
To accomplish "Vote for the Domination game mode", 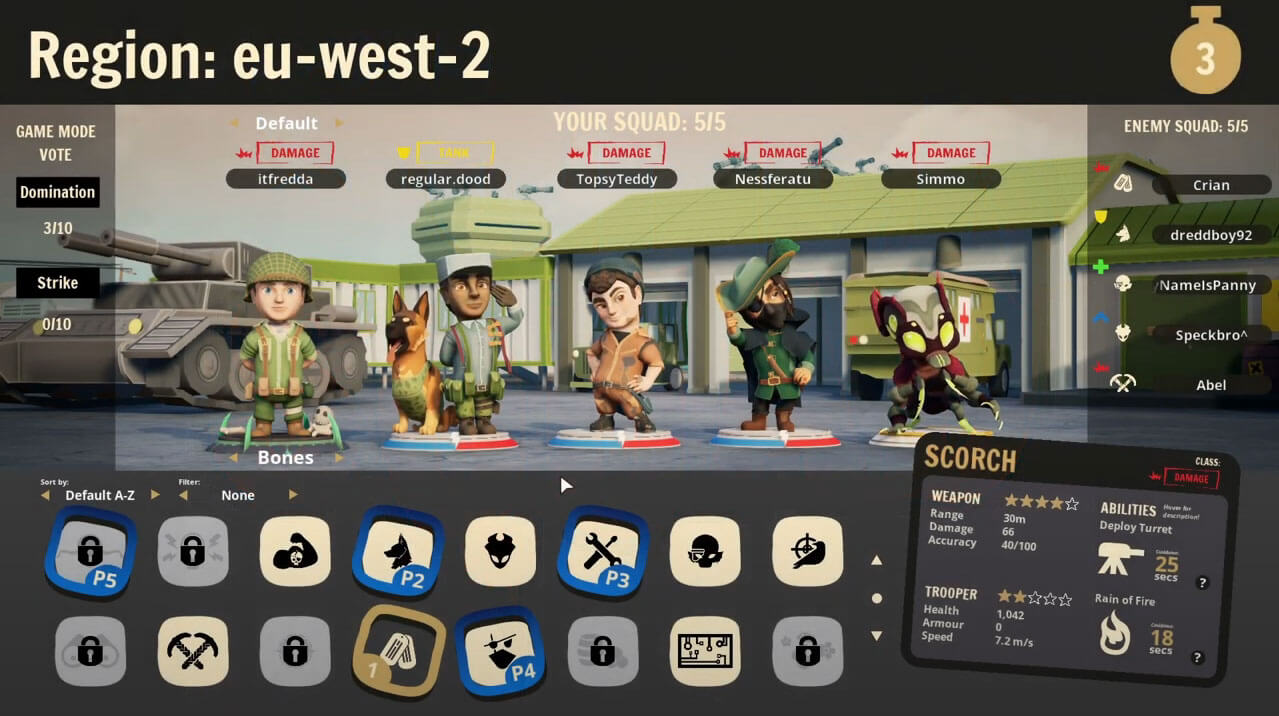I will point(57,192).
